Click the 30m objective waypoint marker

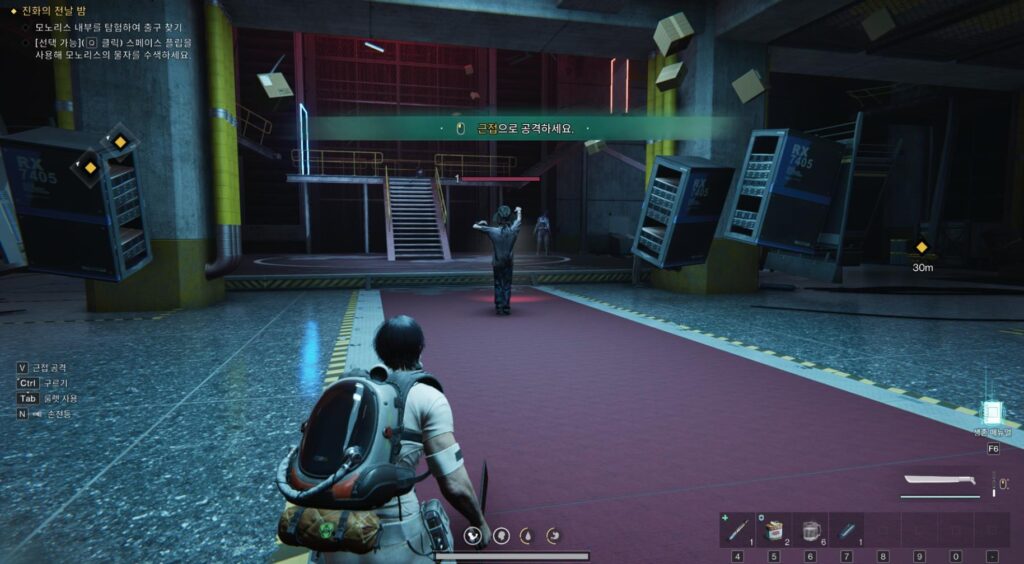point(922,248)
